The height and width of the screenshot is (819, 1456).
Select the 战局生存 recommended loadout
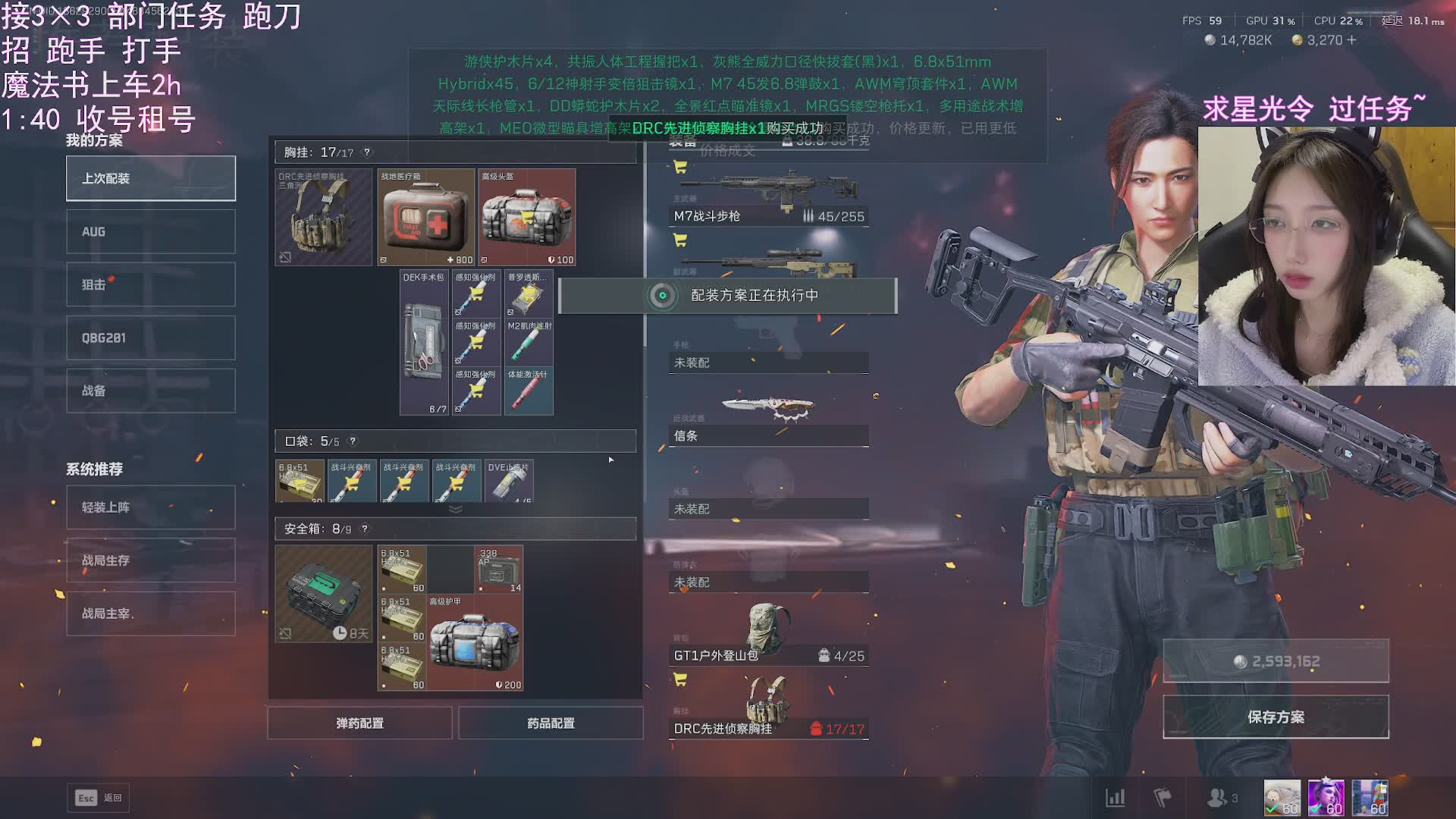(x=150, y=560)
